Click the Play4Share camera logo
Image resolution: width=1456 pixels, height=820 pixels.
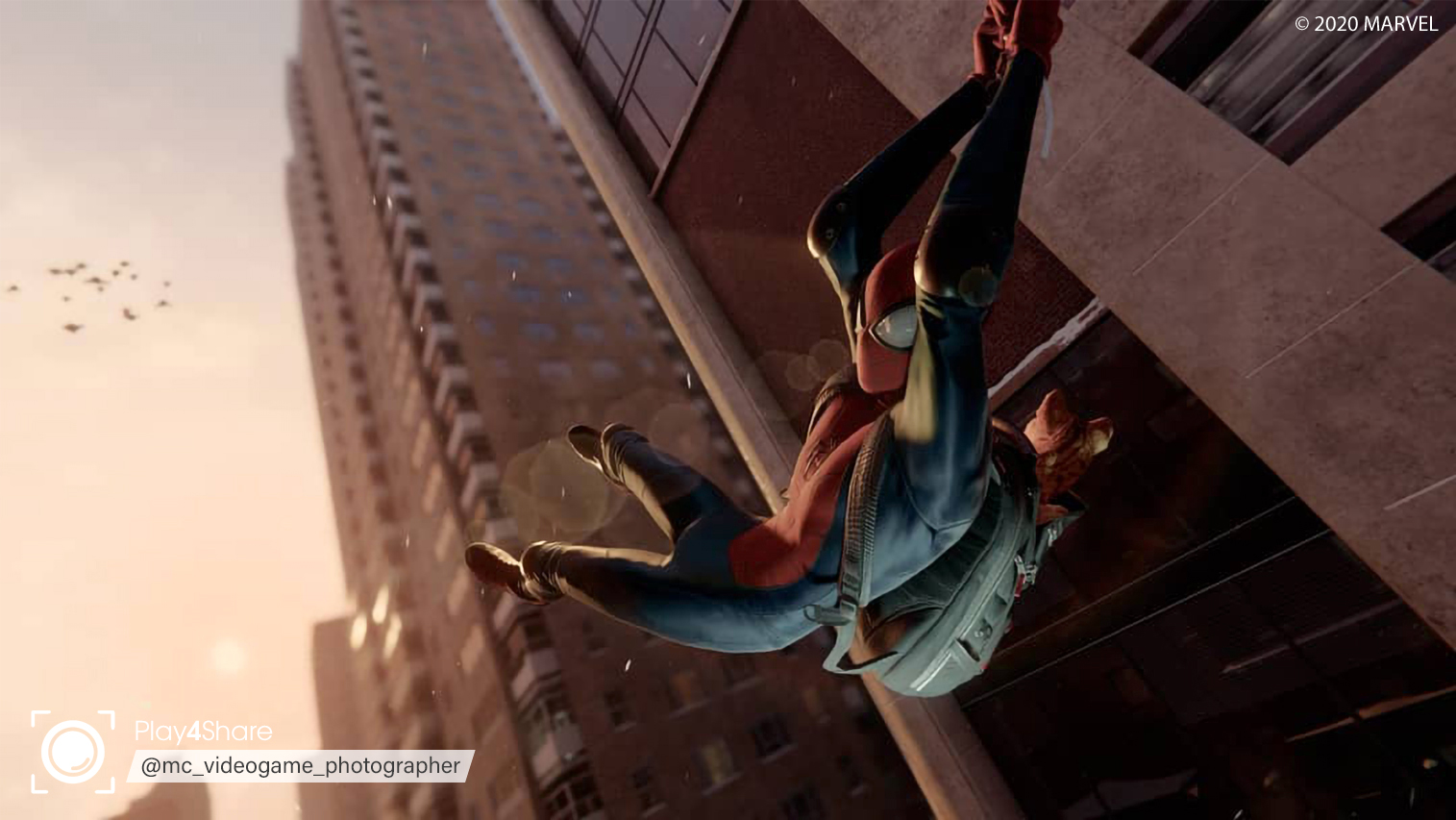[x=73, y=752]
